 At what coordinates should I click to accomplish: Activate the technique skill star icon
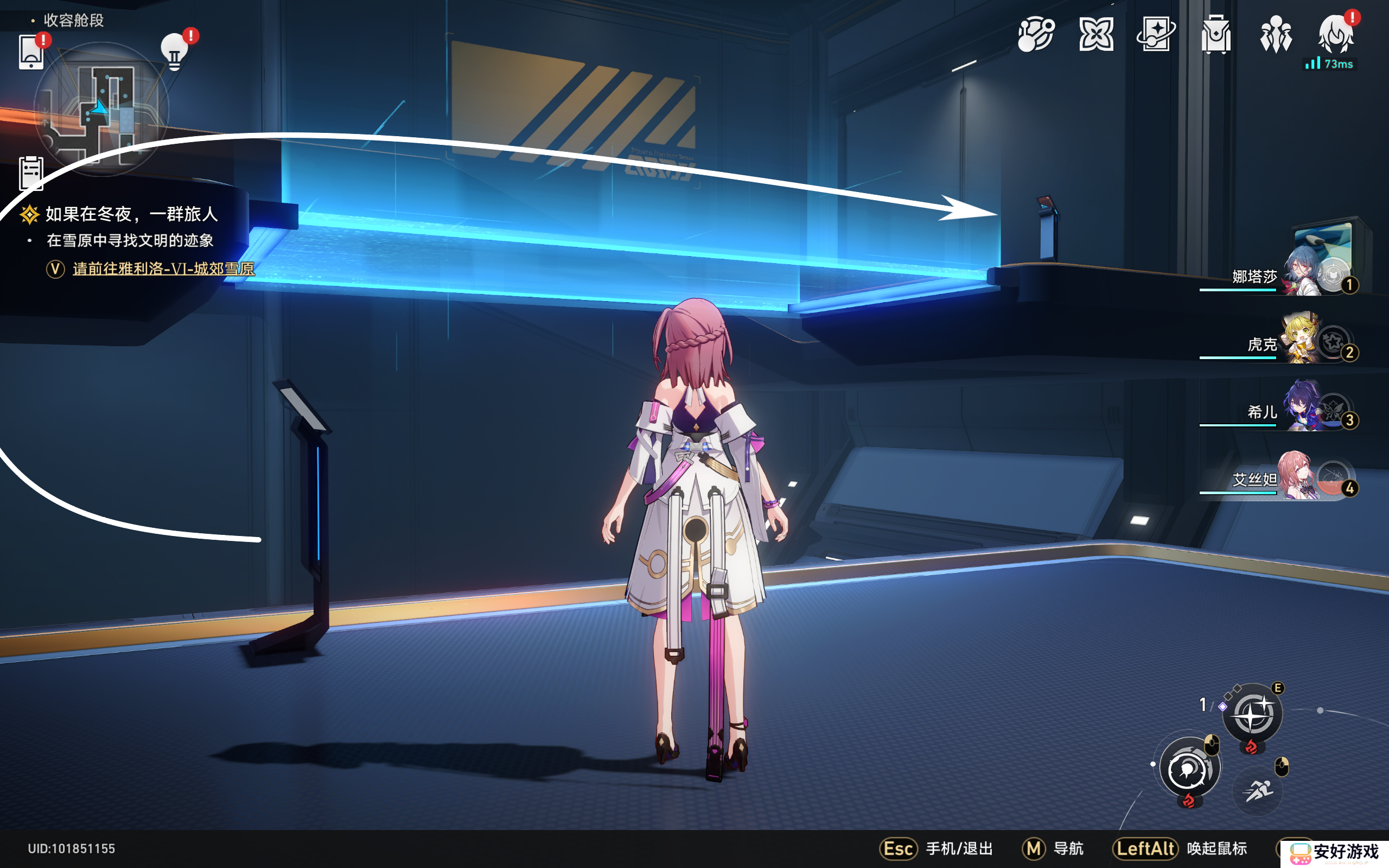click(x=1252, y=713)
